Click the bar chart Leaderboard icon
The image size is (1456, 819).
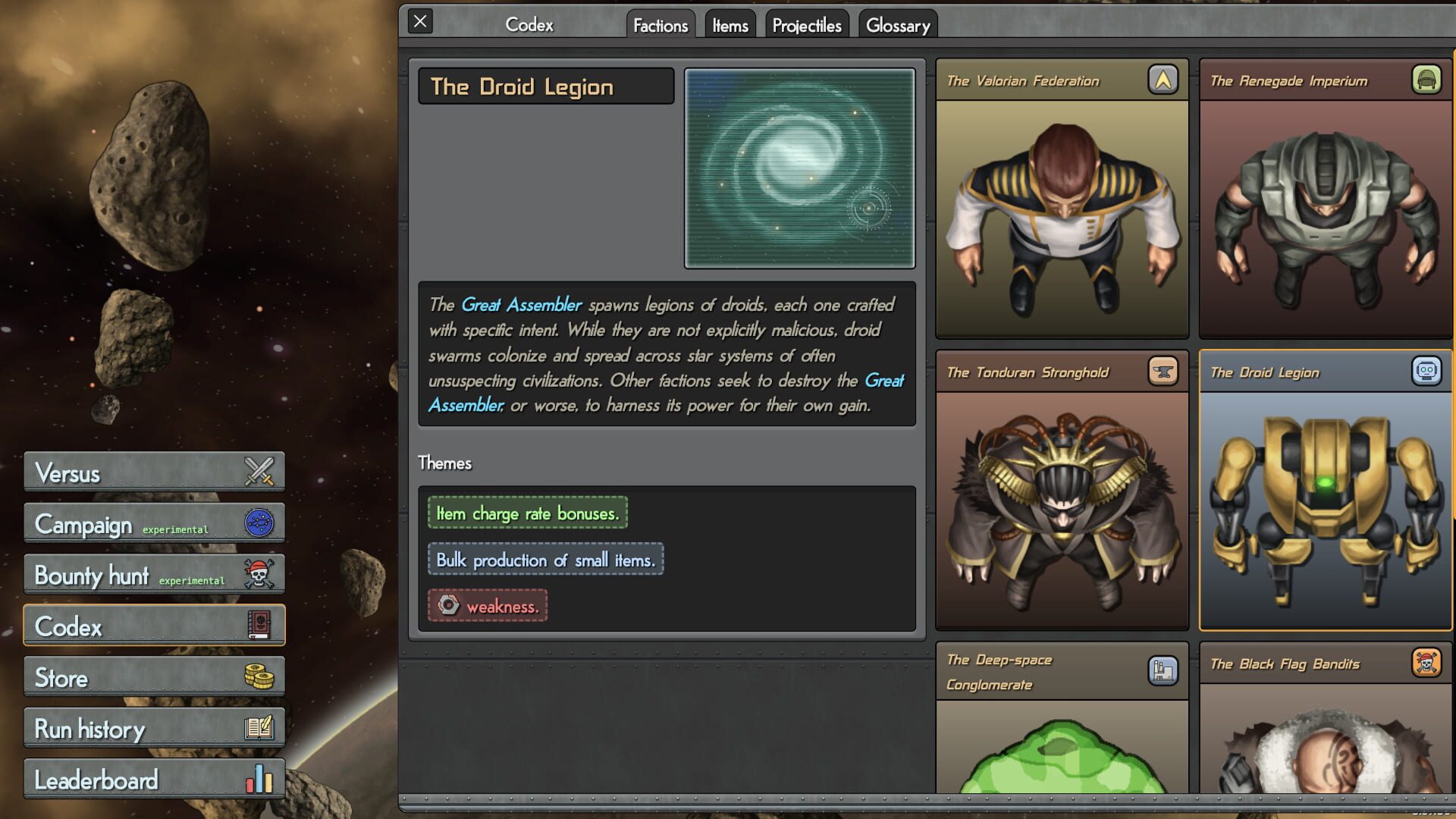(x=259, y=777)
